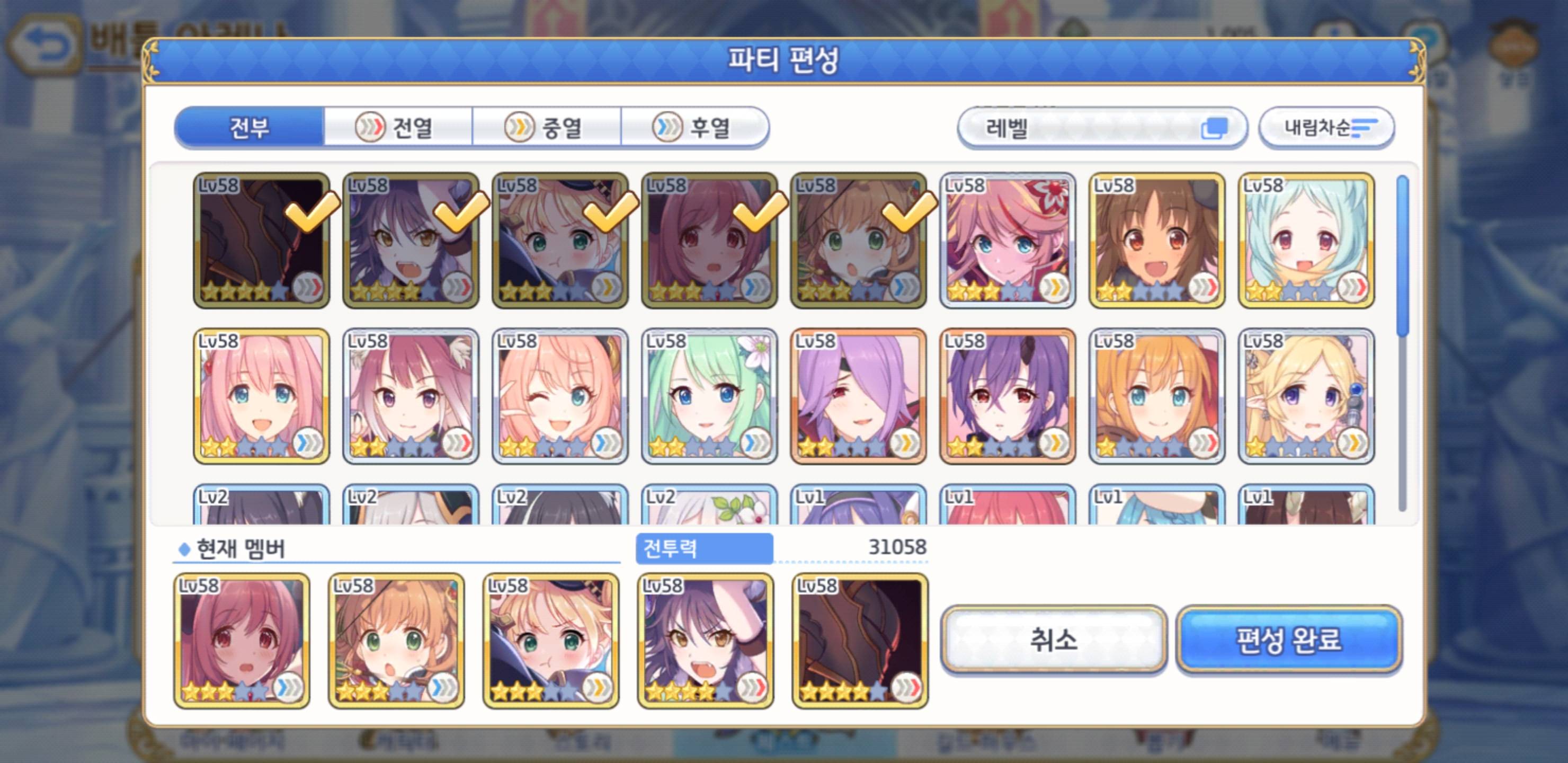
Task: Add the orange-haired blue-eyed character
Action: [1156, 396]
